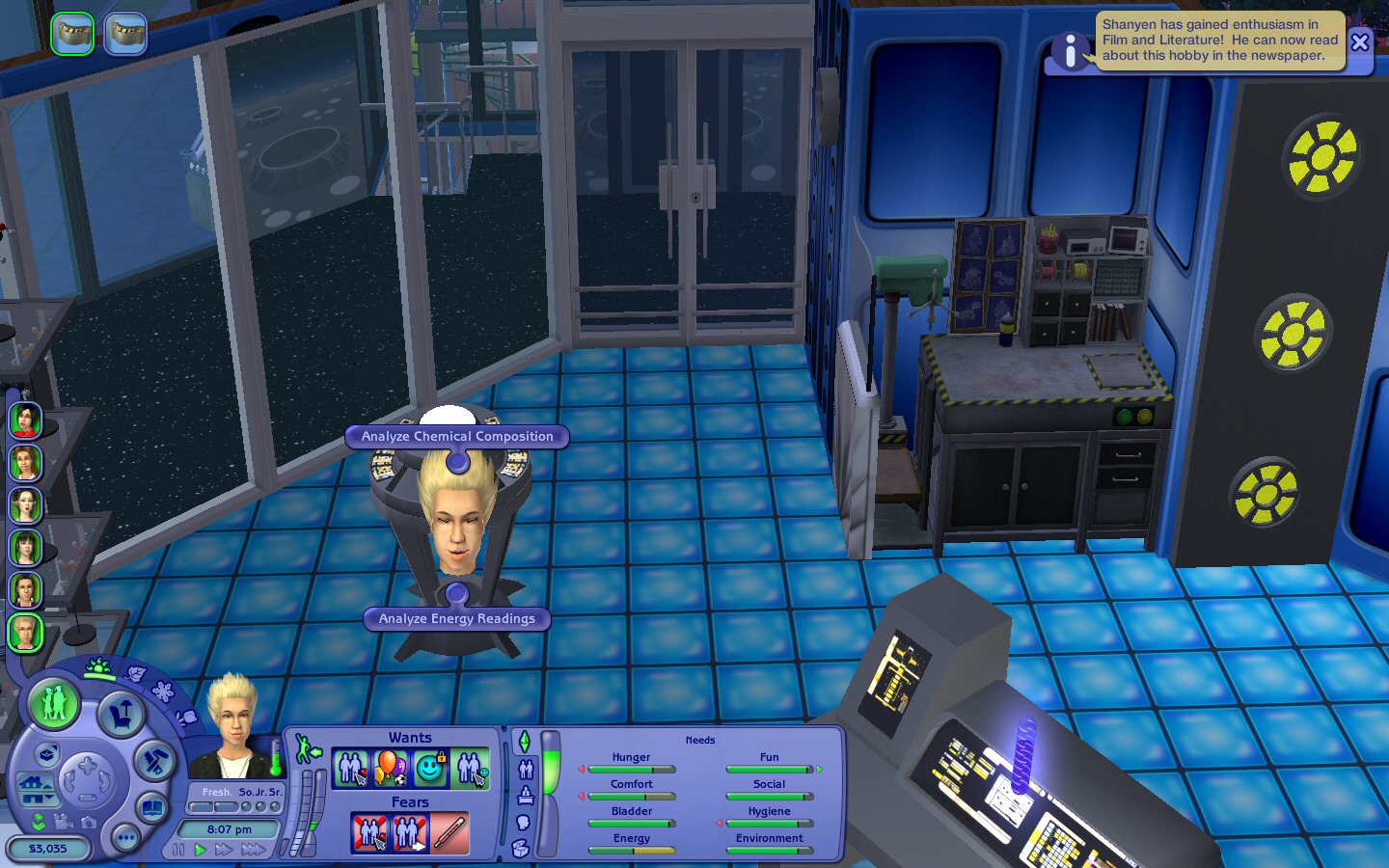
Task: Open Buy mode with the armchair icon
Action: pyautogui.click(x=121, y=716)
